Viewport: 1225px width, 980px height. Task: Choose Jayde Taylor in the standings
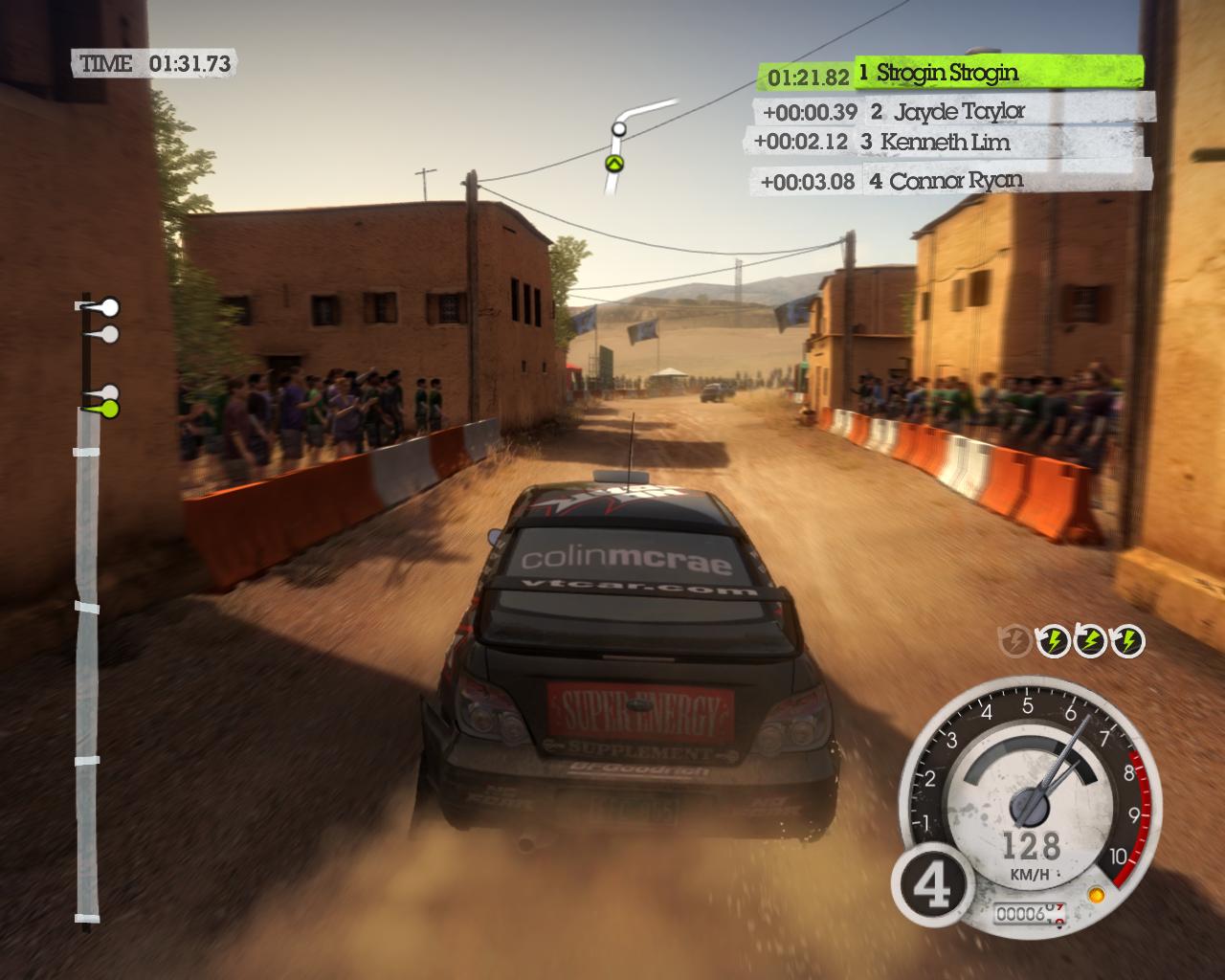pos(950,111)
